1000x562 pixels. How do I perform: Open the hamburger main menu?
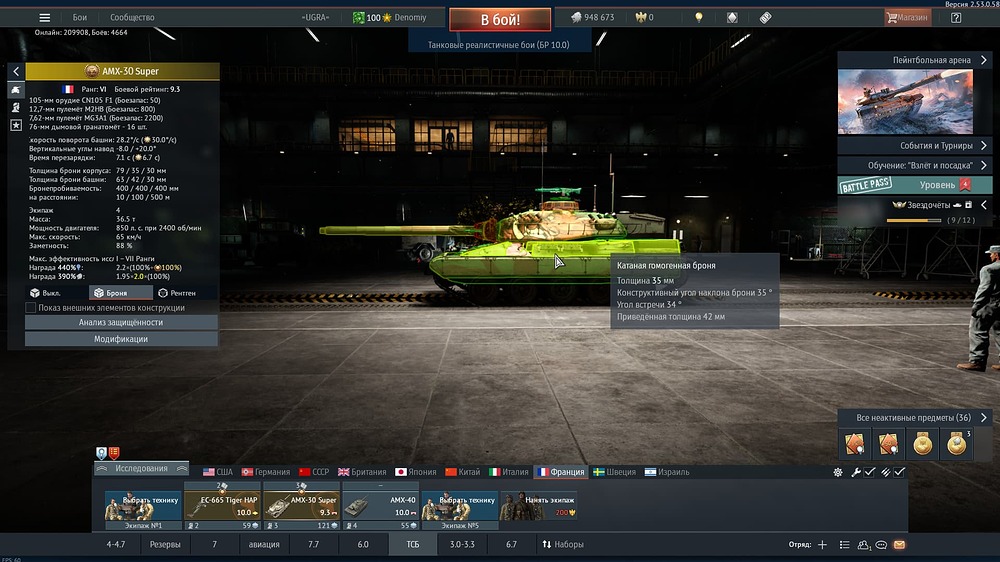pos(44,18)
